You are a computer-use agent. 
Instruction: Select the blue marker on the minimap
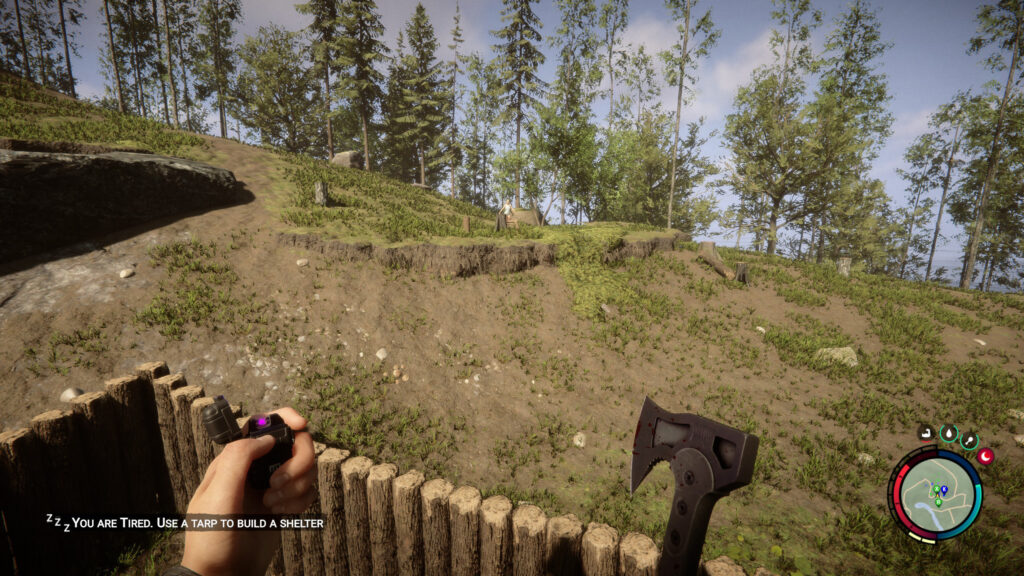pyautogui.click(x=944, y=489)
